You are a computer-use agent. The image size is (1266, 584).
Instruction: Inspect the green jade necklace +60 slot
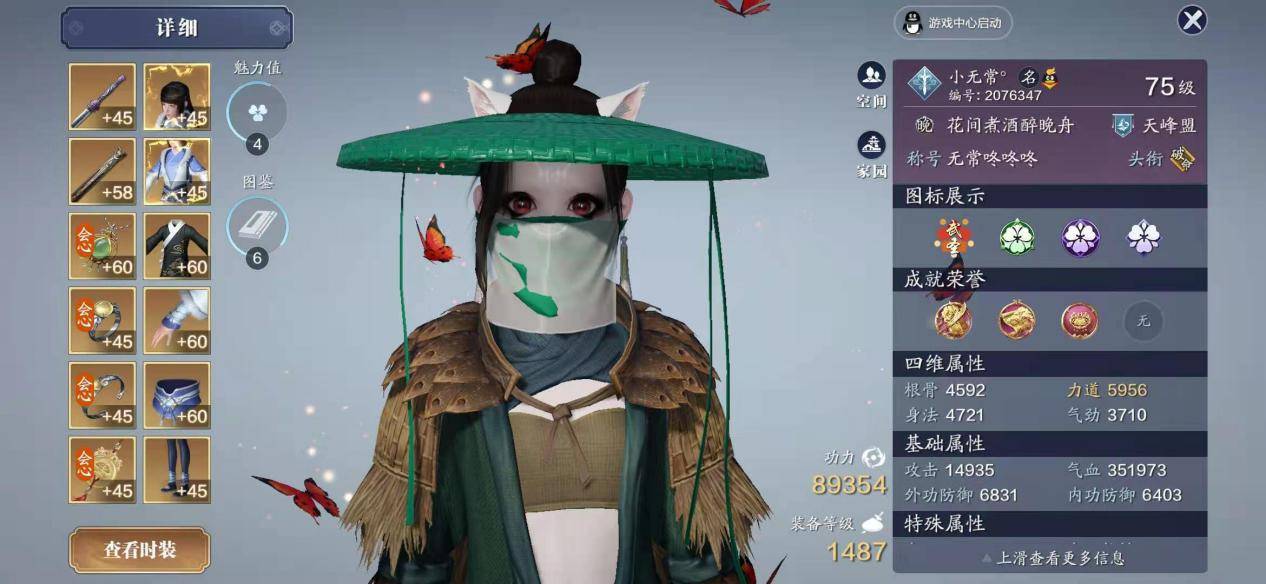[102, 246]
